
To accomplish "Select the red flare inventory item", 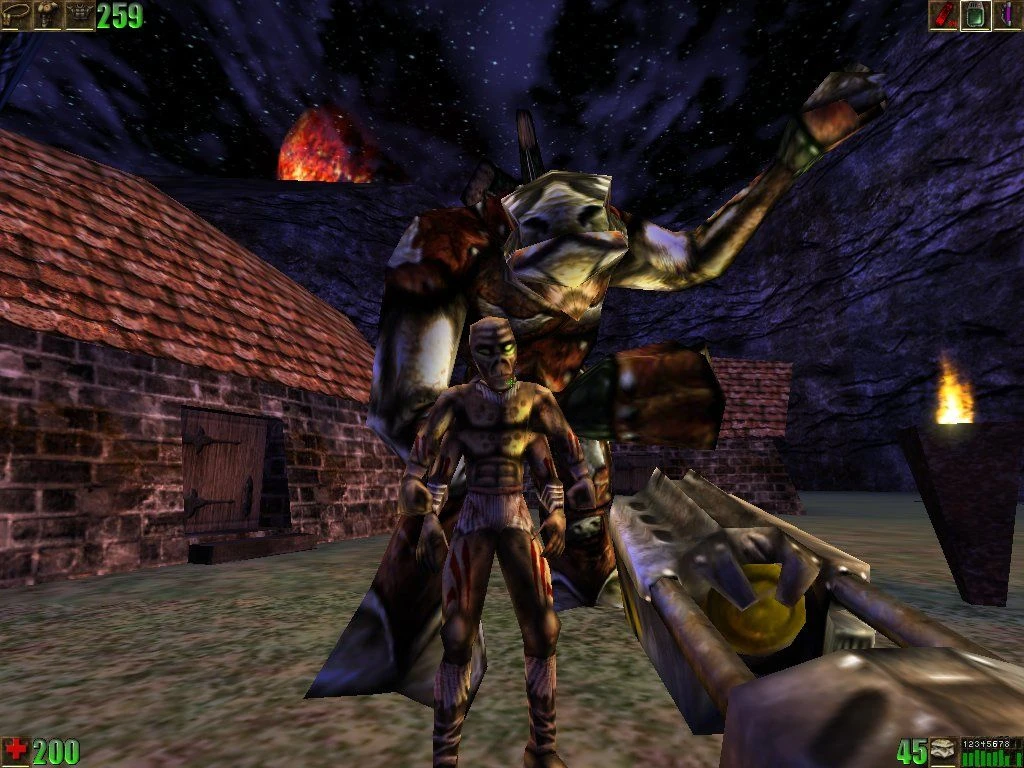I will pos(944,15).
